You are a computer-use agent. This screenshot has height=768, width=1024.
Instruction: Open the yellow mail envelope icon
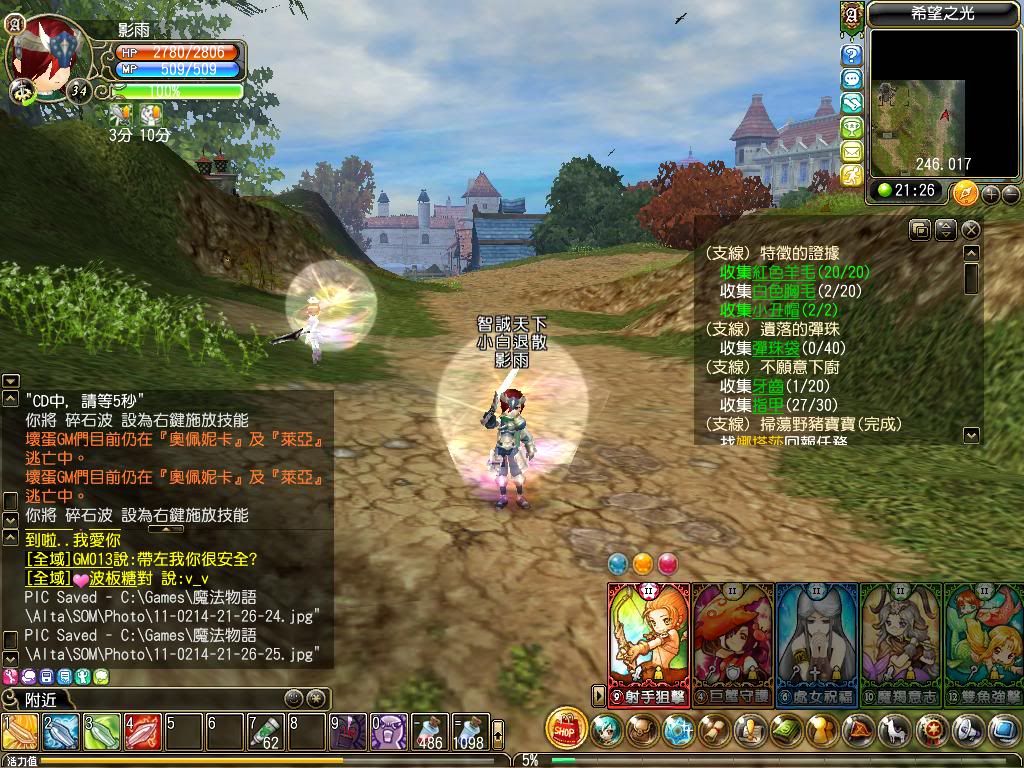click(852, 151)
